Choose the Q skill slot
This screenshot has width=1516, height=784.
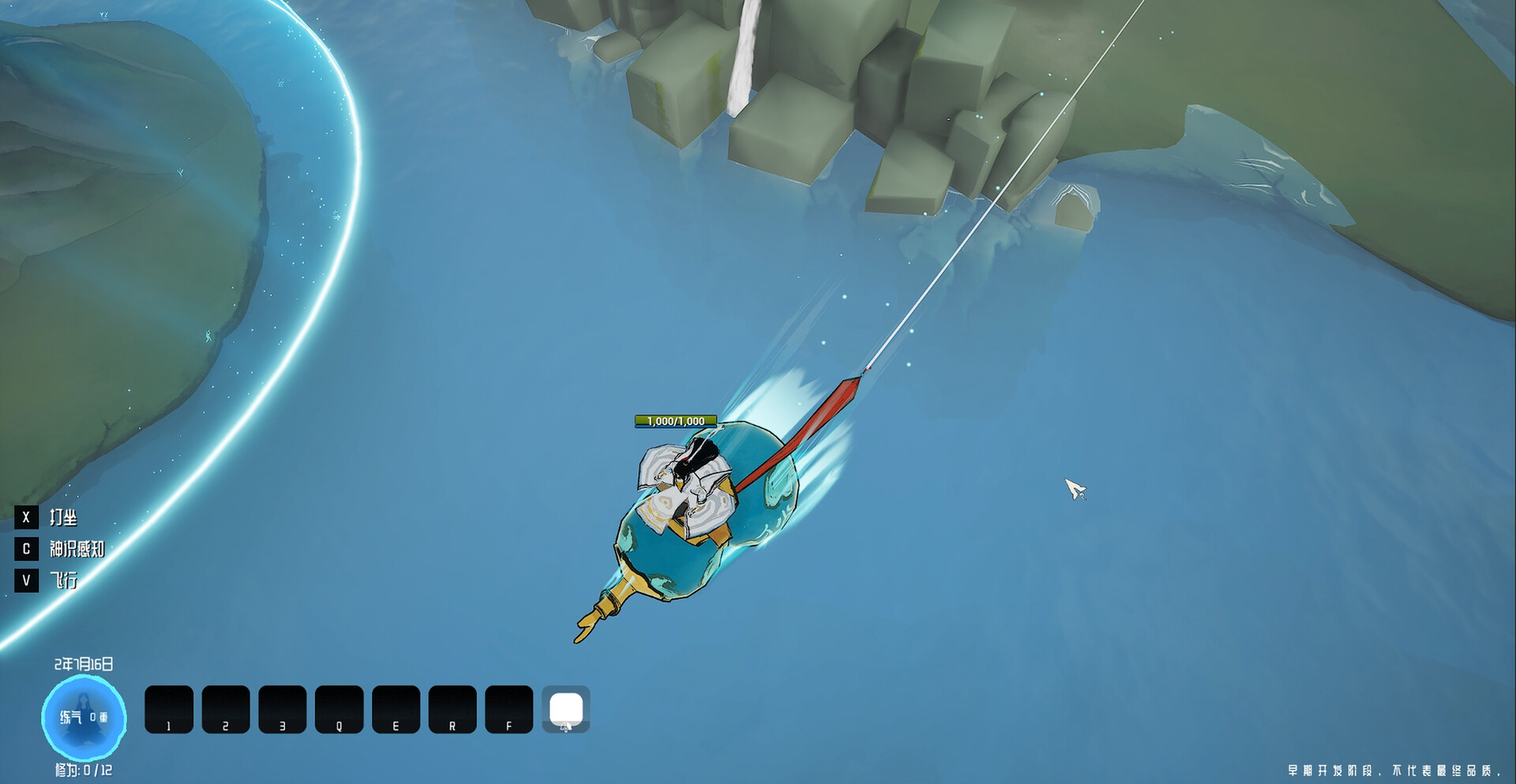[340, 709]
